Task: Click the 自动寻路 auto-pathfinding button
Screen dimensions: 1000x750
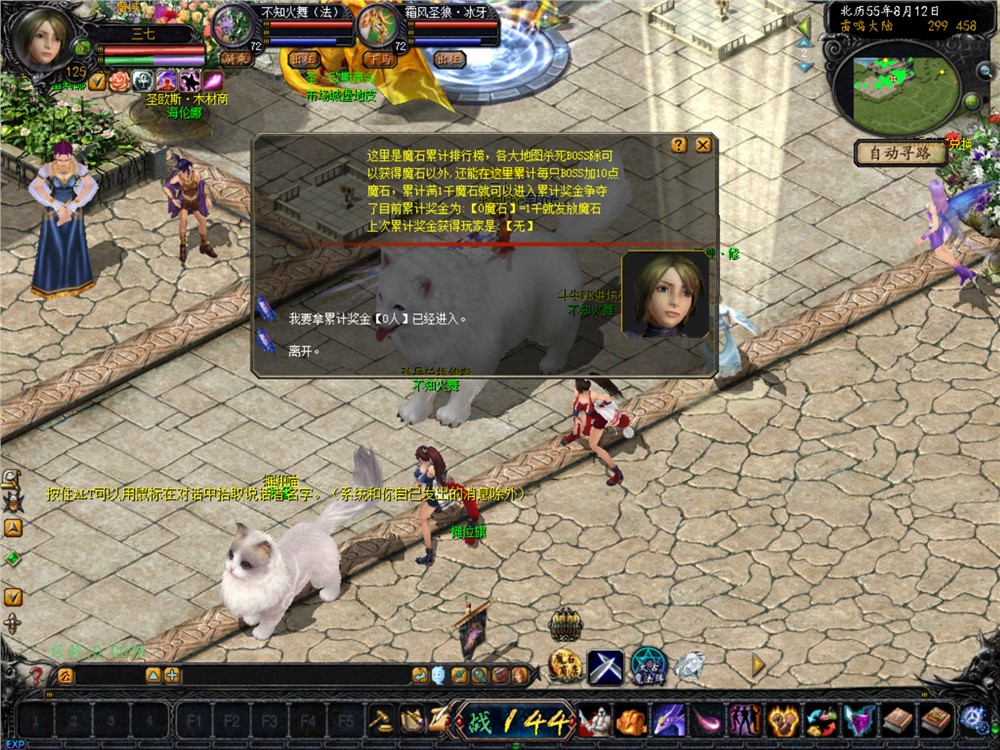Action: click(899, 153)
